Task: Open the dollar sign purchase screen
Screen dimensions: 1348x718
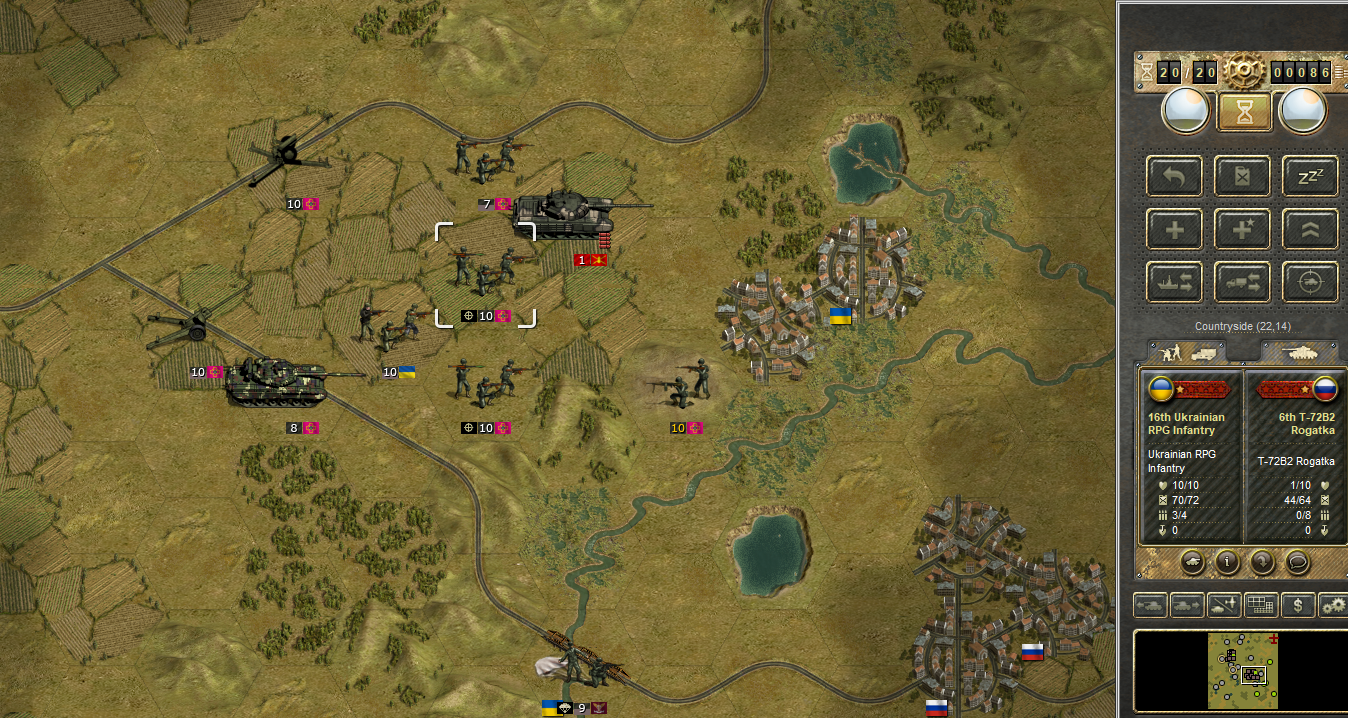Action: tap(1298, 604)
